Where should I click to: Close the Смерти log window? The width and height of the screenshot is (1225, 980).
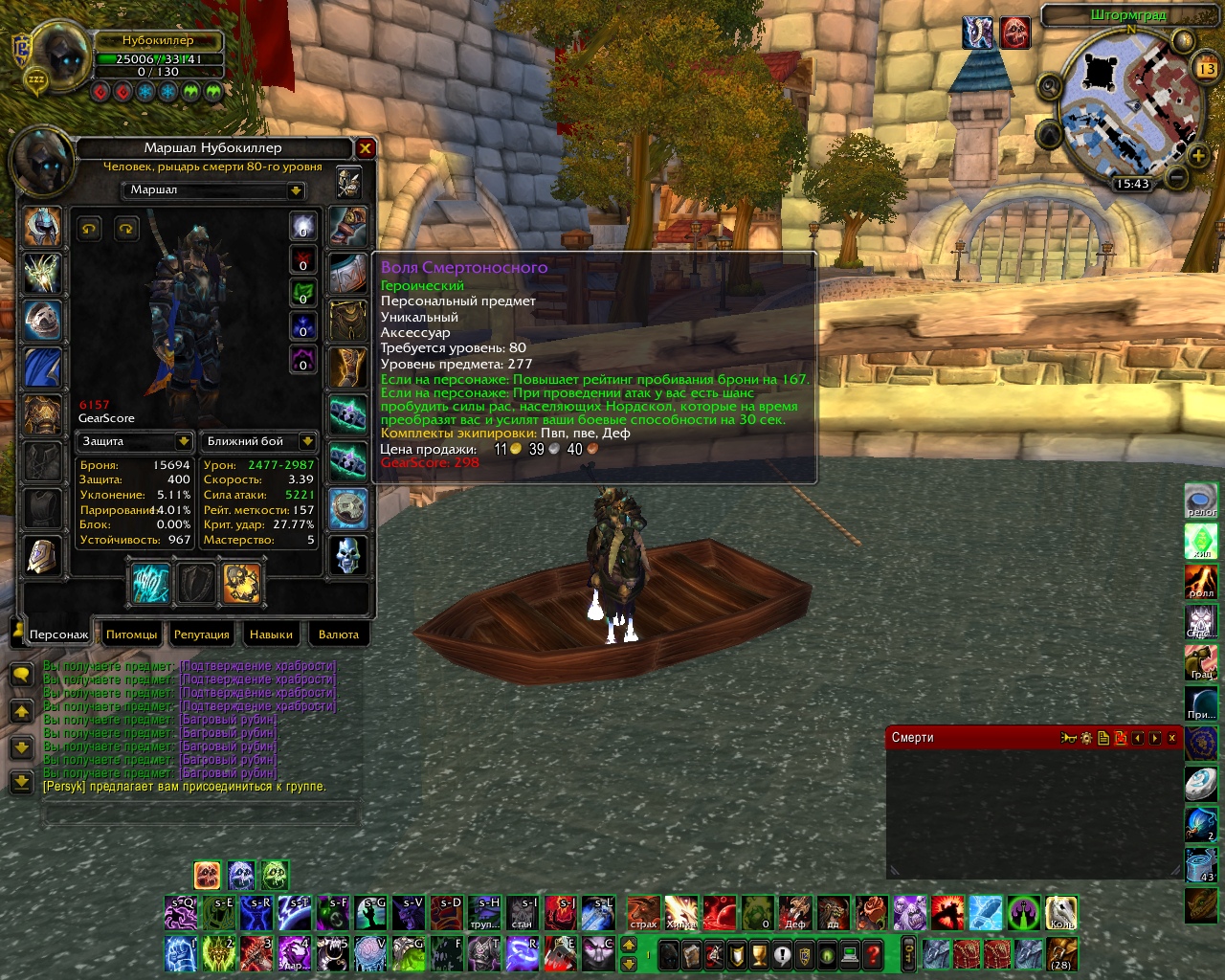click(1171, 738)
